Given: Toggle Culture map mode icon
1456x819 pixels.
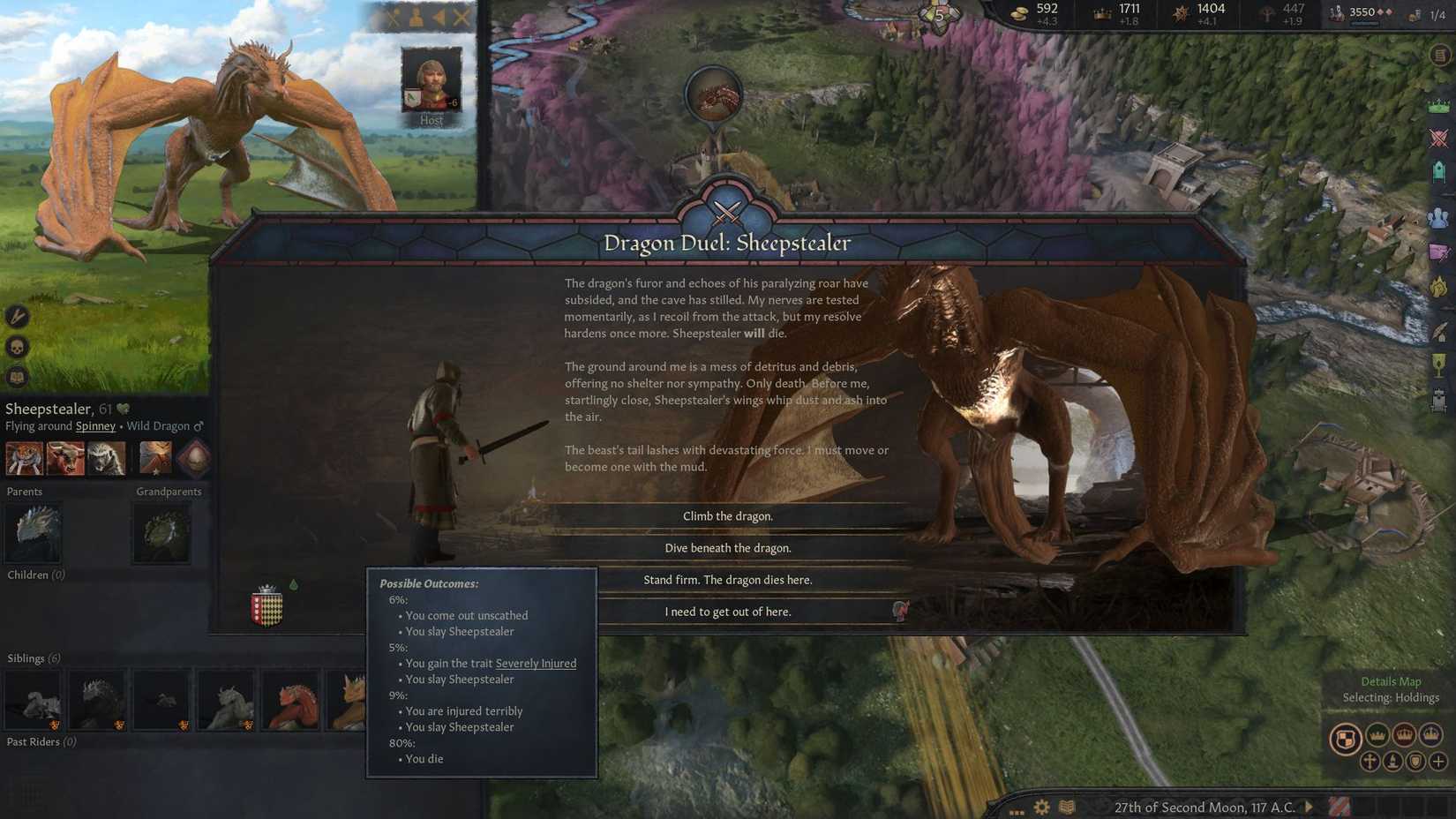Looking at the screenshot, I should (x=1393, y=762).
